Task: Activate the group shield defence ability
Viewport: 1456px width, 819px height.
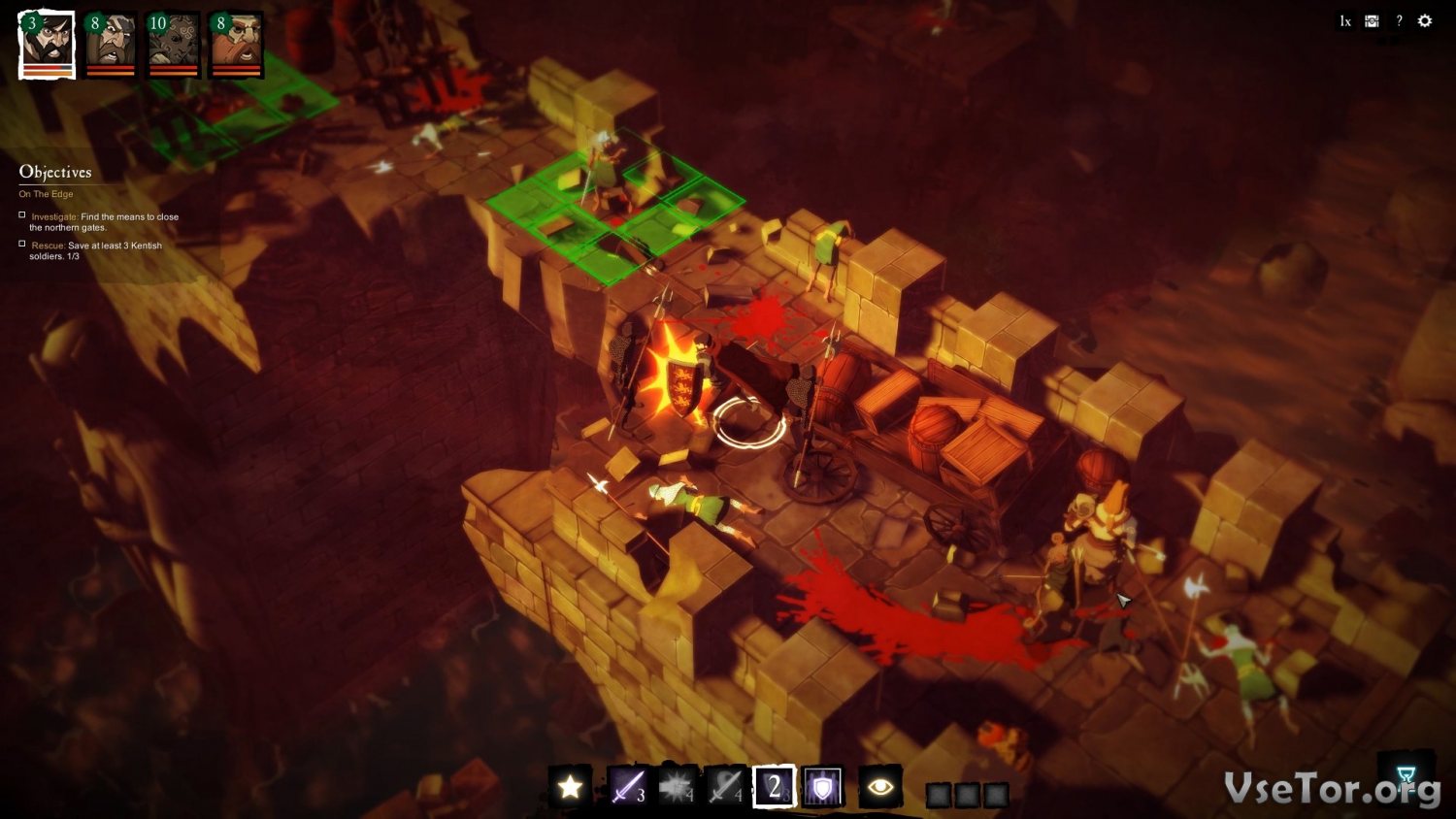Action: click(x=822, y=787)
